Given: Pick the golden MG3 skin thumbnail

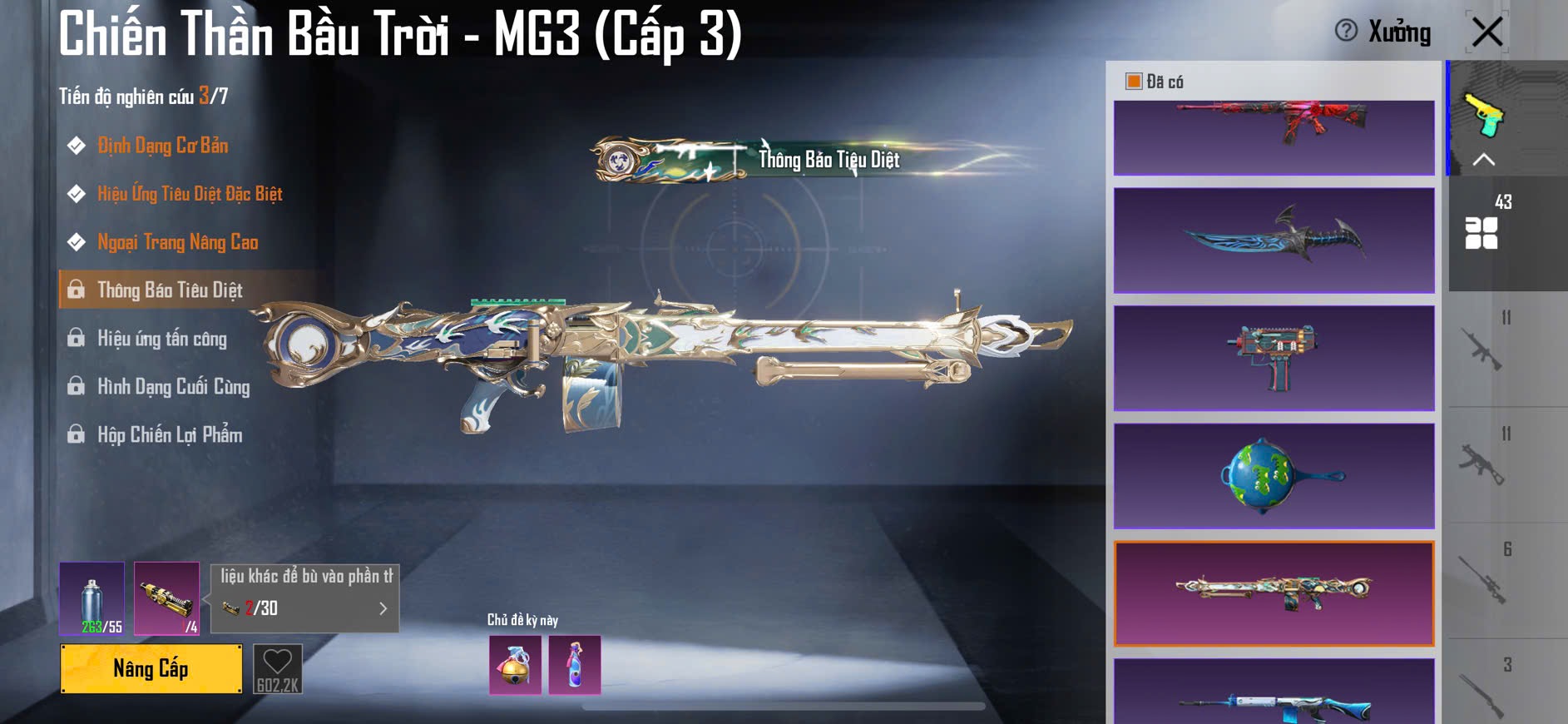Looking at the screenshot, I should pyautogui.click(x=1274, y=593).
